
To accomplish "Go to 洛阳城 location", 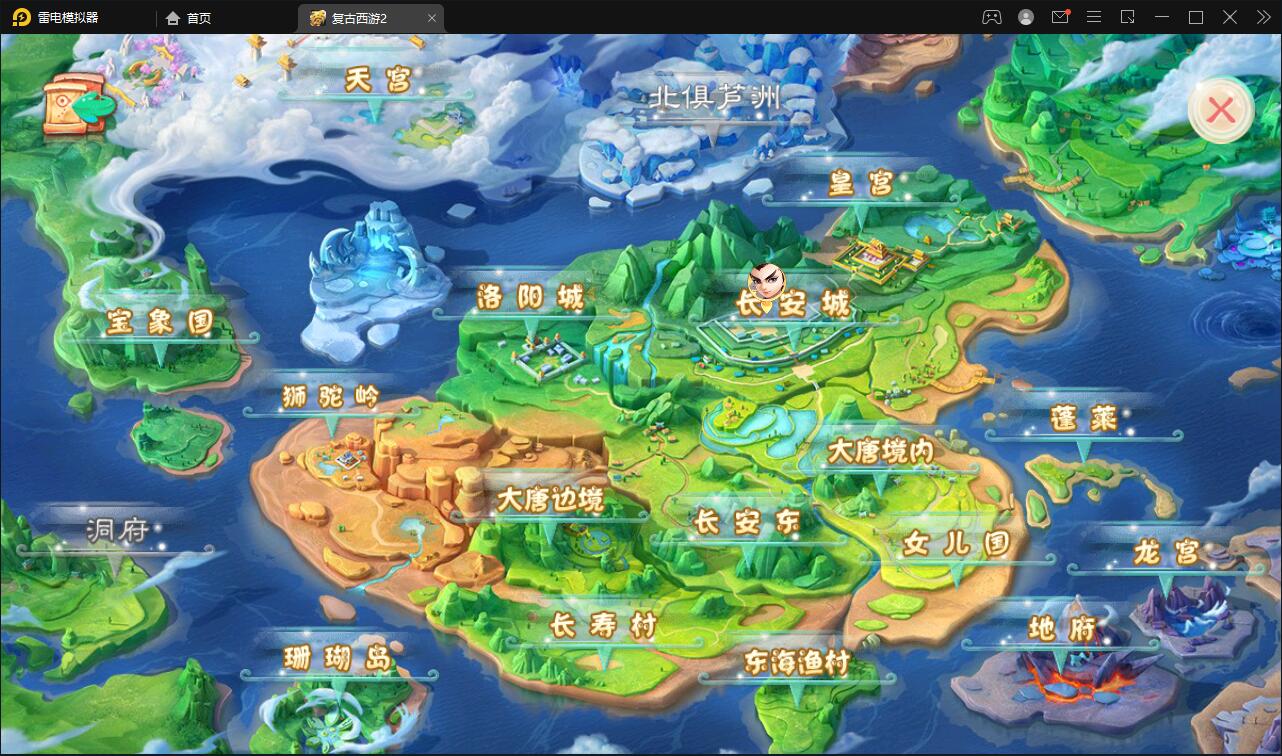I will [529, 298].
